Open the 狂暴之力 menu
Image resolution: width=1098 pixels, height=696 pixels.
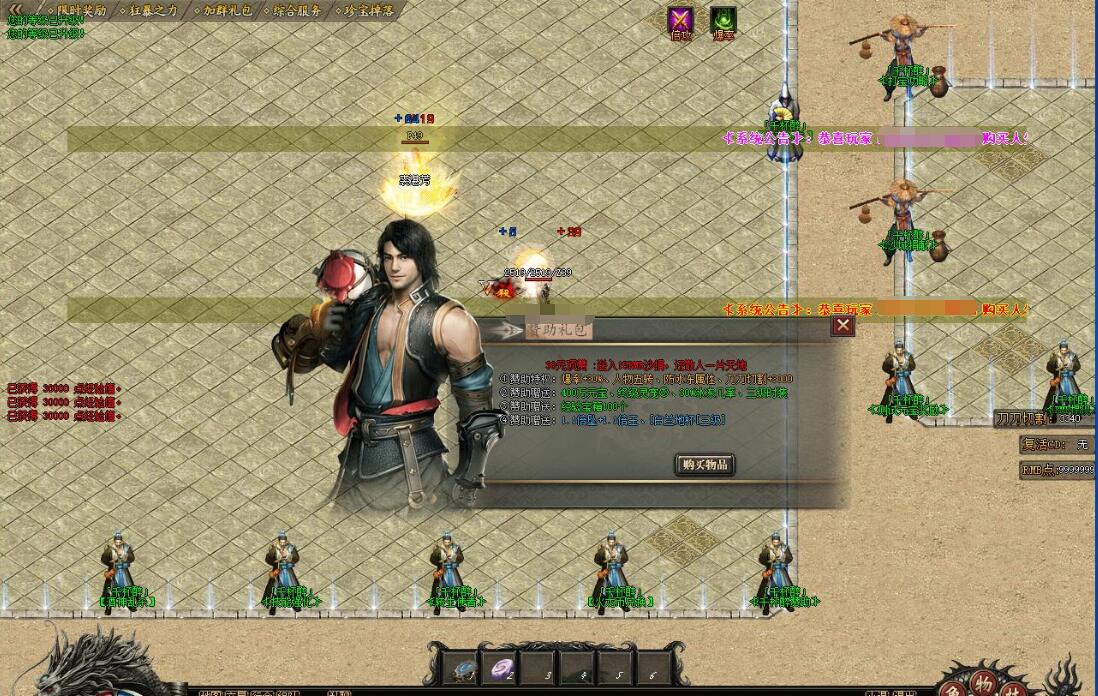(152, 10)
